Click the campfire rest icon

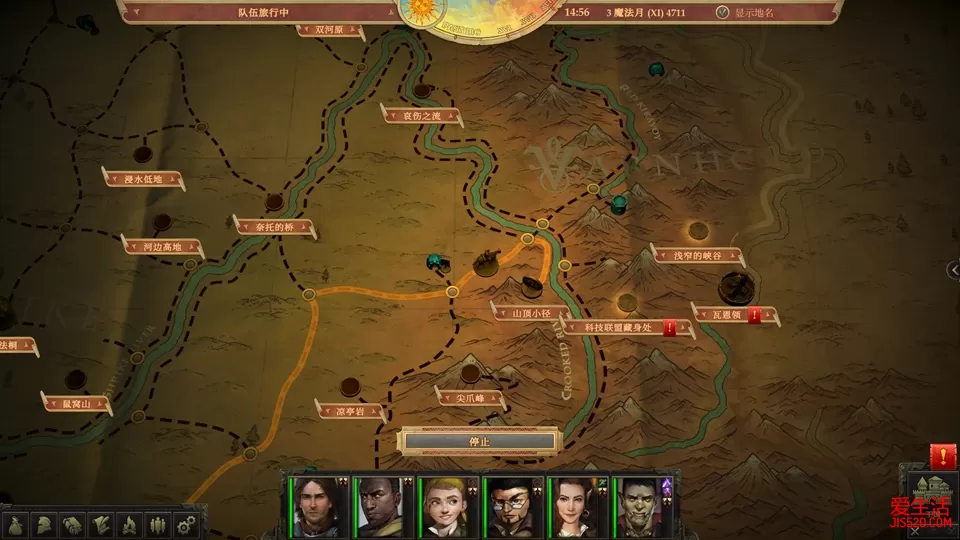(129, 524)
